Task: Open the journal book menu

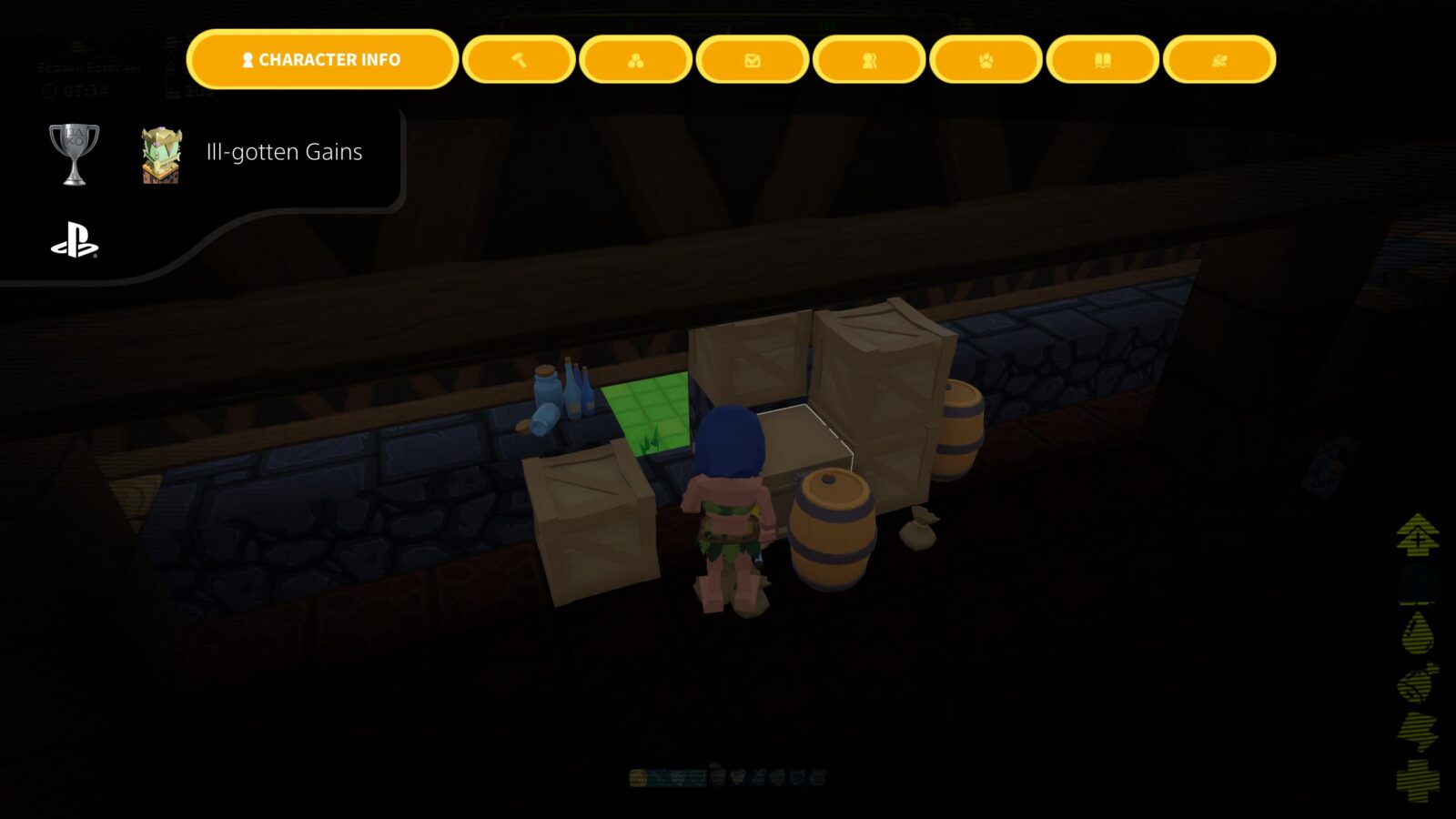Action: click(x=1101, y=60)
